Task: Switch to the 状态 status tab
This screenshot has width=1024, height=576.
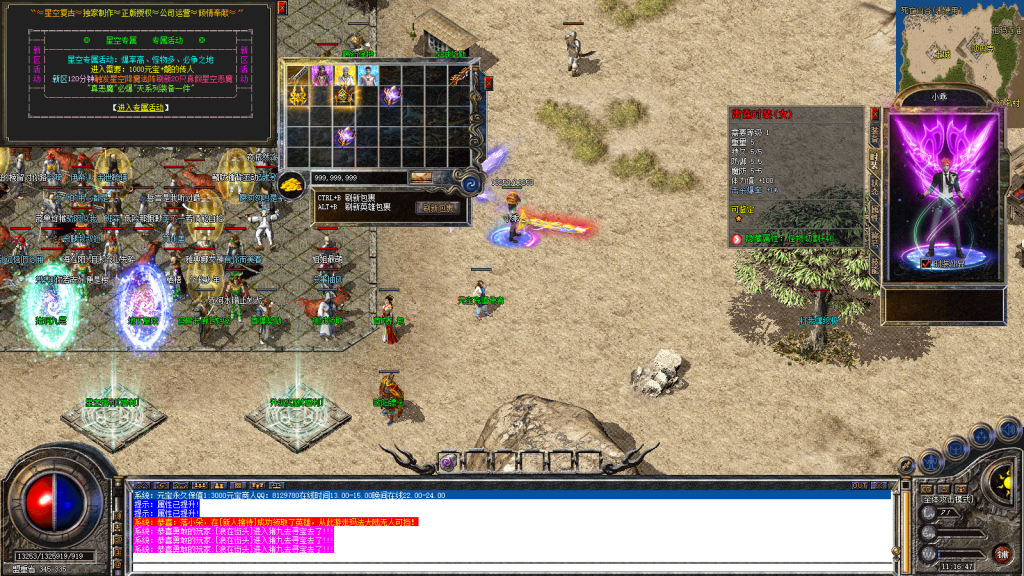Action: [875, 188]
